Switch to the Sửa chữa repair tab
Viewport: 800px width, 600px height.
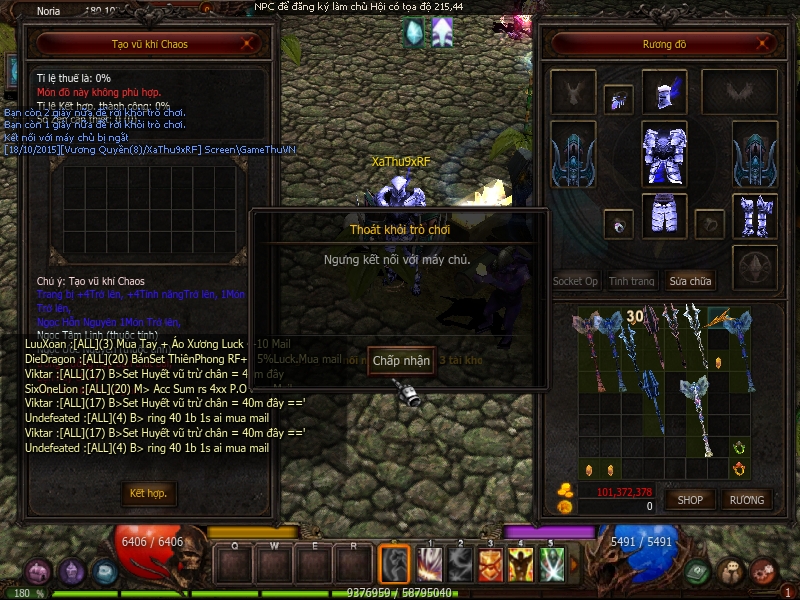coord(691,281)
